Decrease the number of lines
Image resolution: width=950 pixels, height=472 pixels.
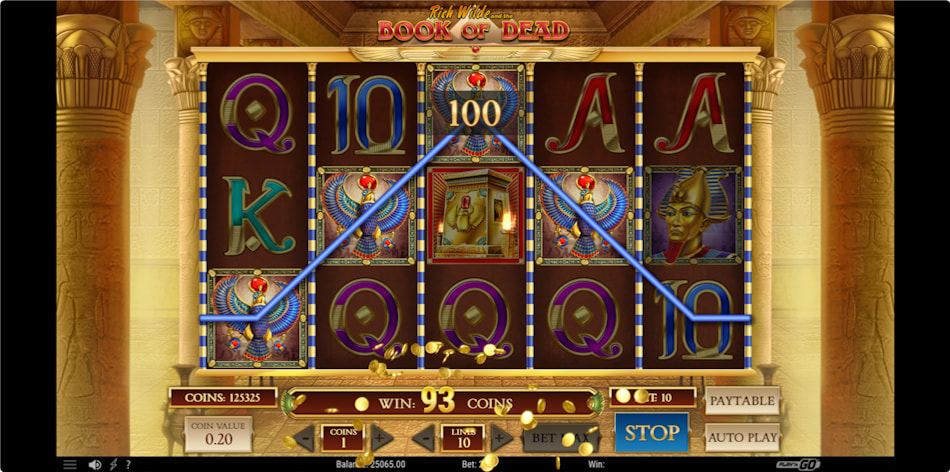coord(423,437)
